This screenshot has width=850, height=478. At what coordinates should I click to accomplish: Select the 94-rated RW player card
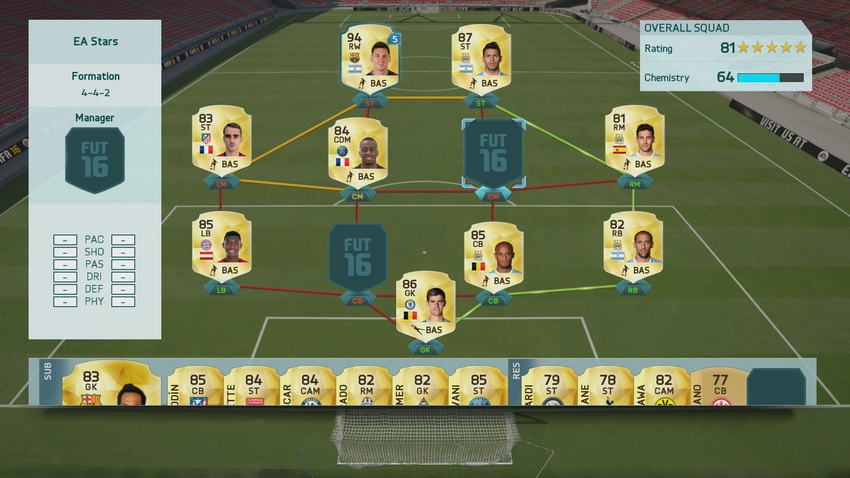369,58
